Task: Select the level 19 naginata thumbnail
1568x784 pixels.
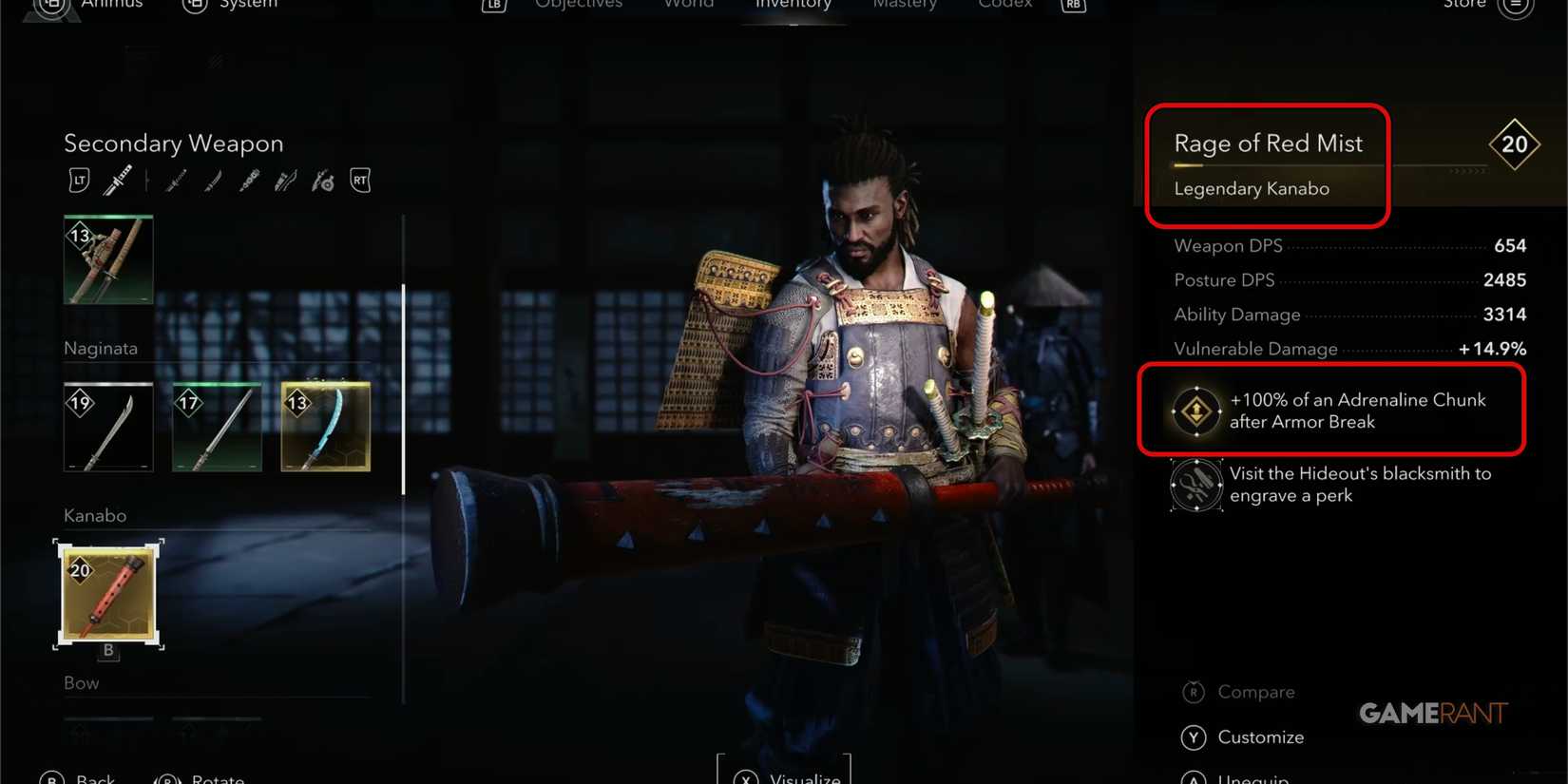Action: (x=107, y=426)
